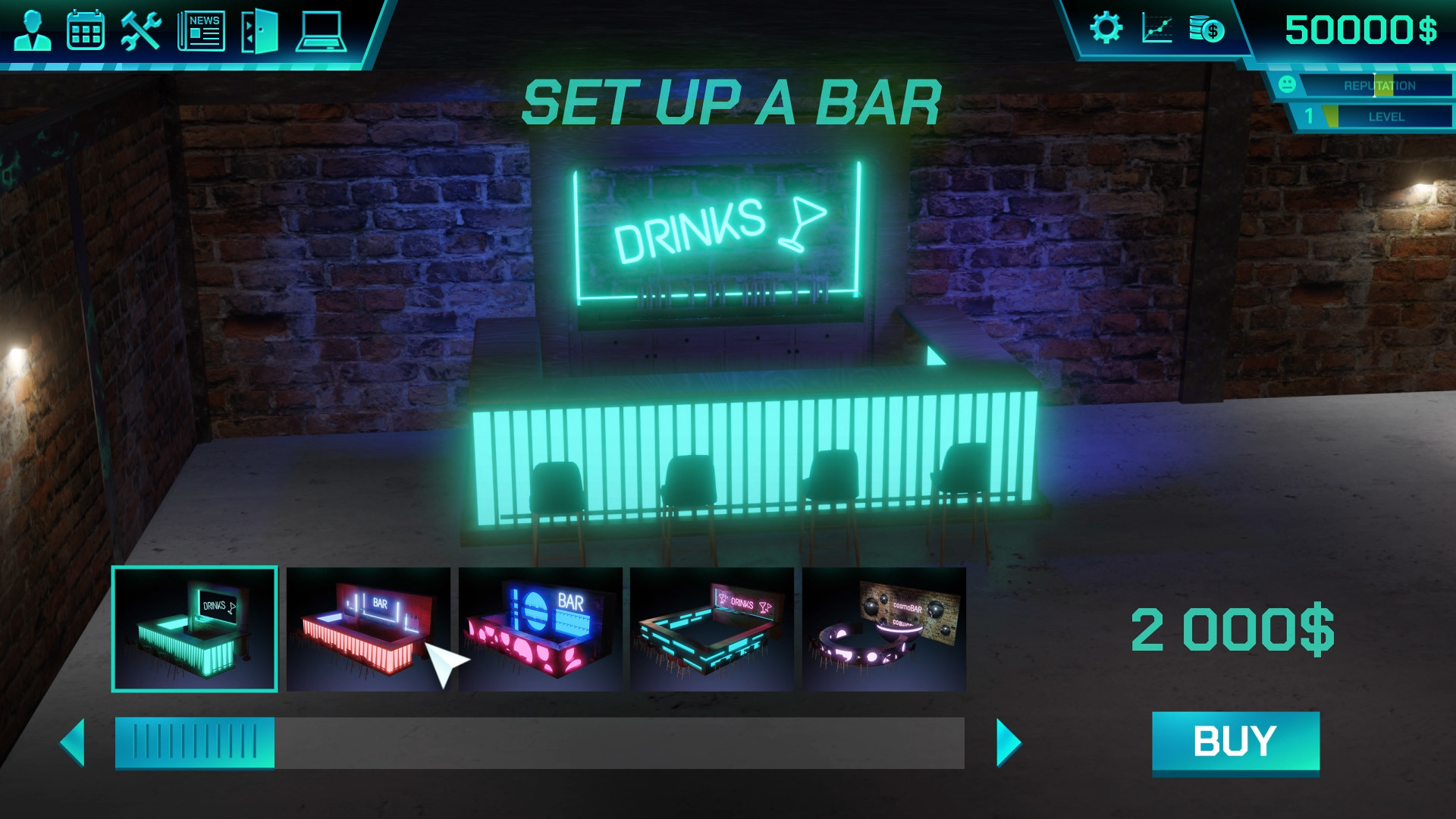The image size is (1456, 819).
Task: Open game settings via gear icon
Action: tap(1108, 30)
